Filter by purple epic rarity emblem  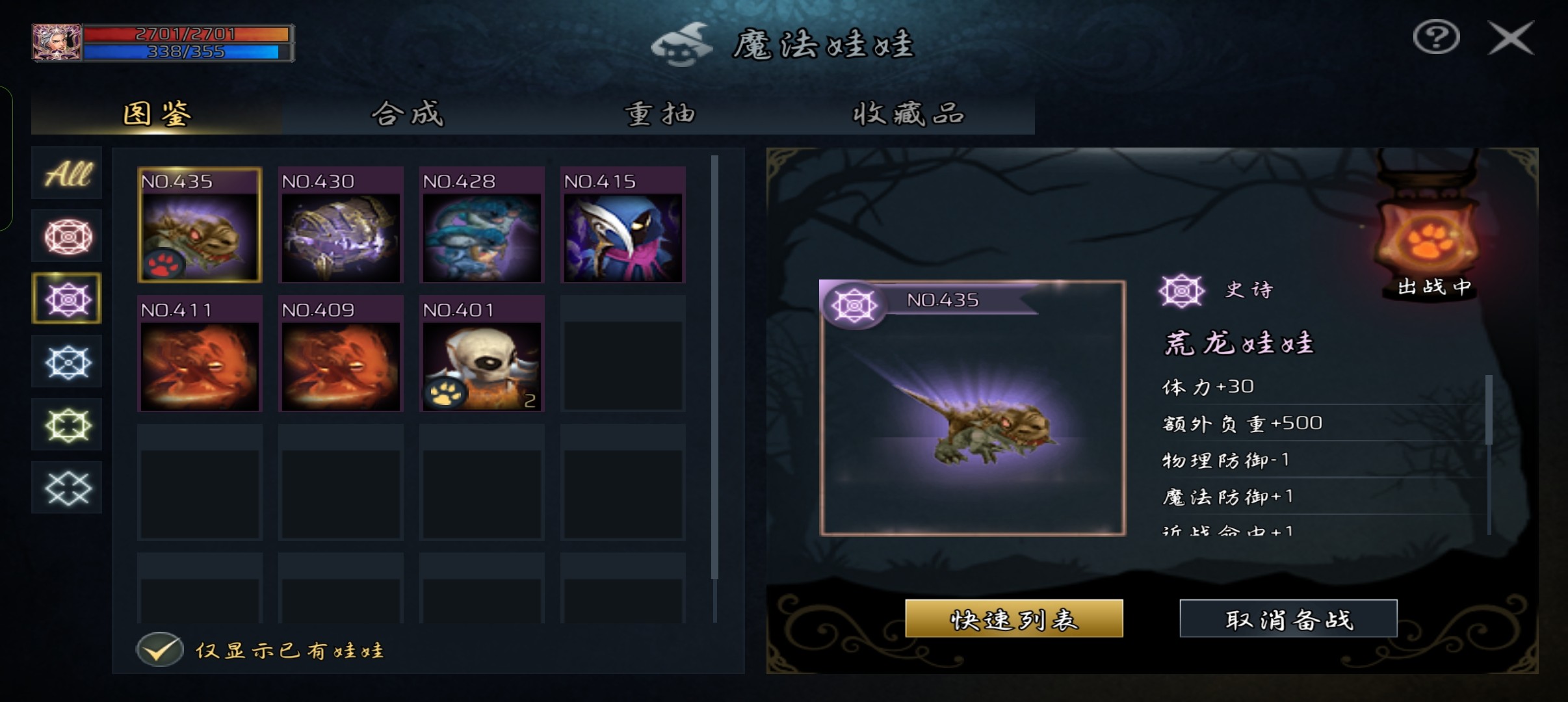pos(67,299)
